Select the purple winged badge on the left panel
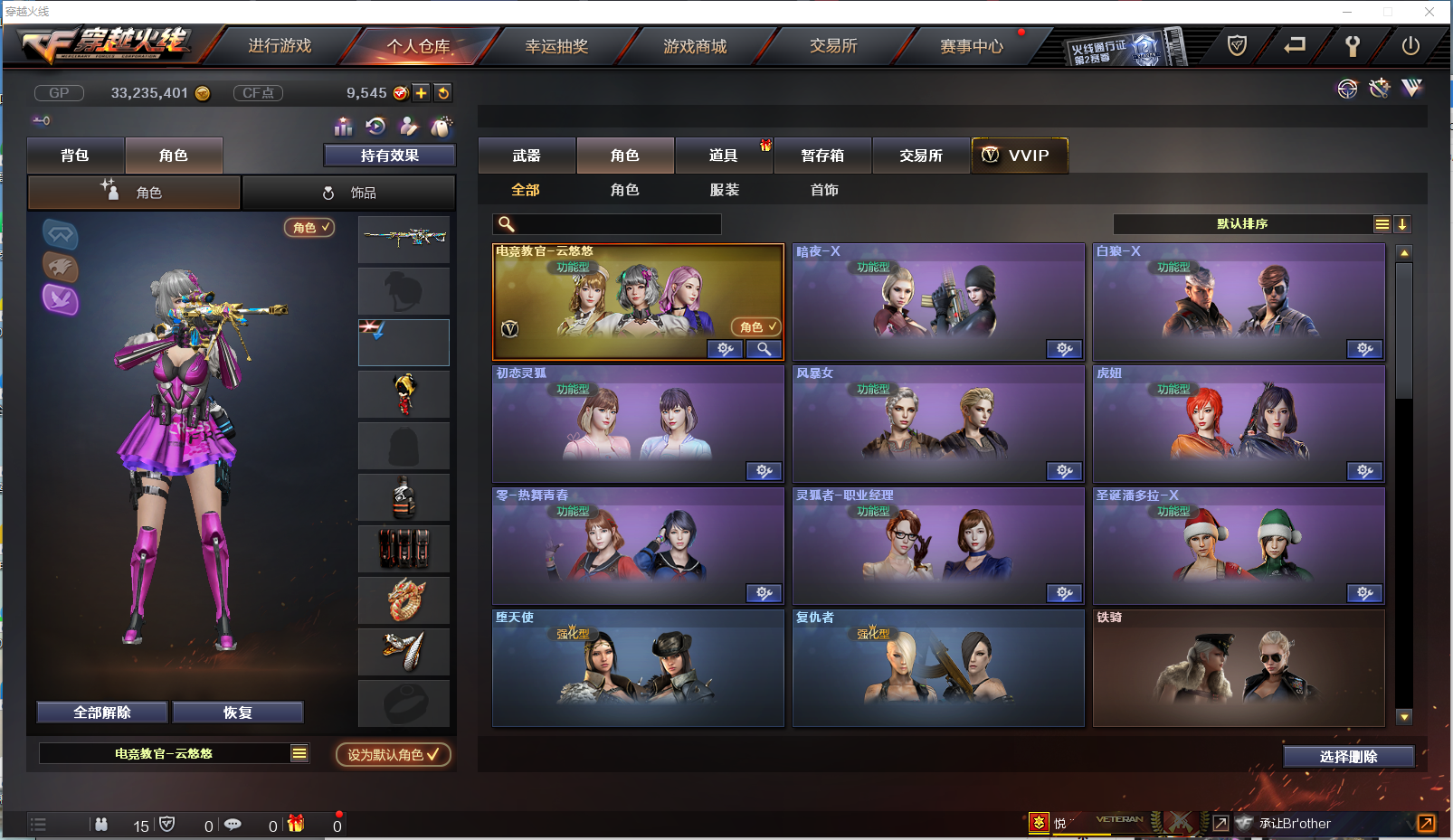Screen dimensions: 1453x840 [60, 299]
